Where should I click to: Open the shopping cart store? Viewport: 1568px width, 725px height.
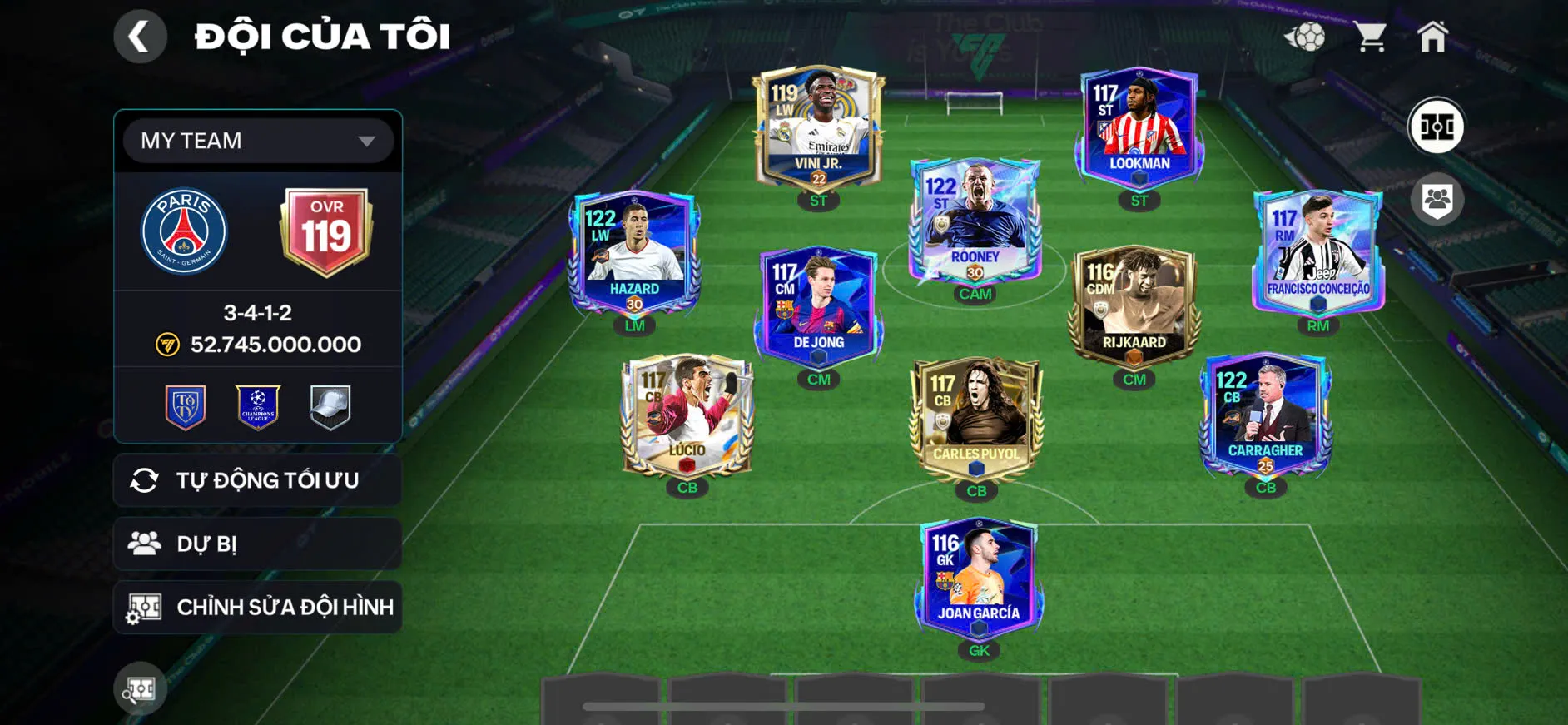click(x=1369, y=37)
